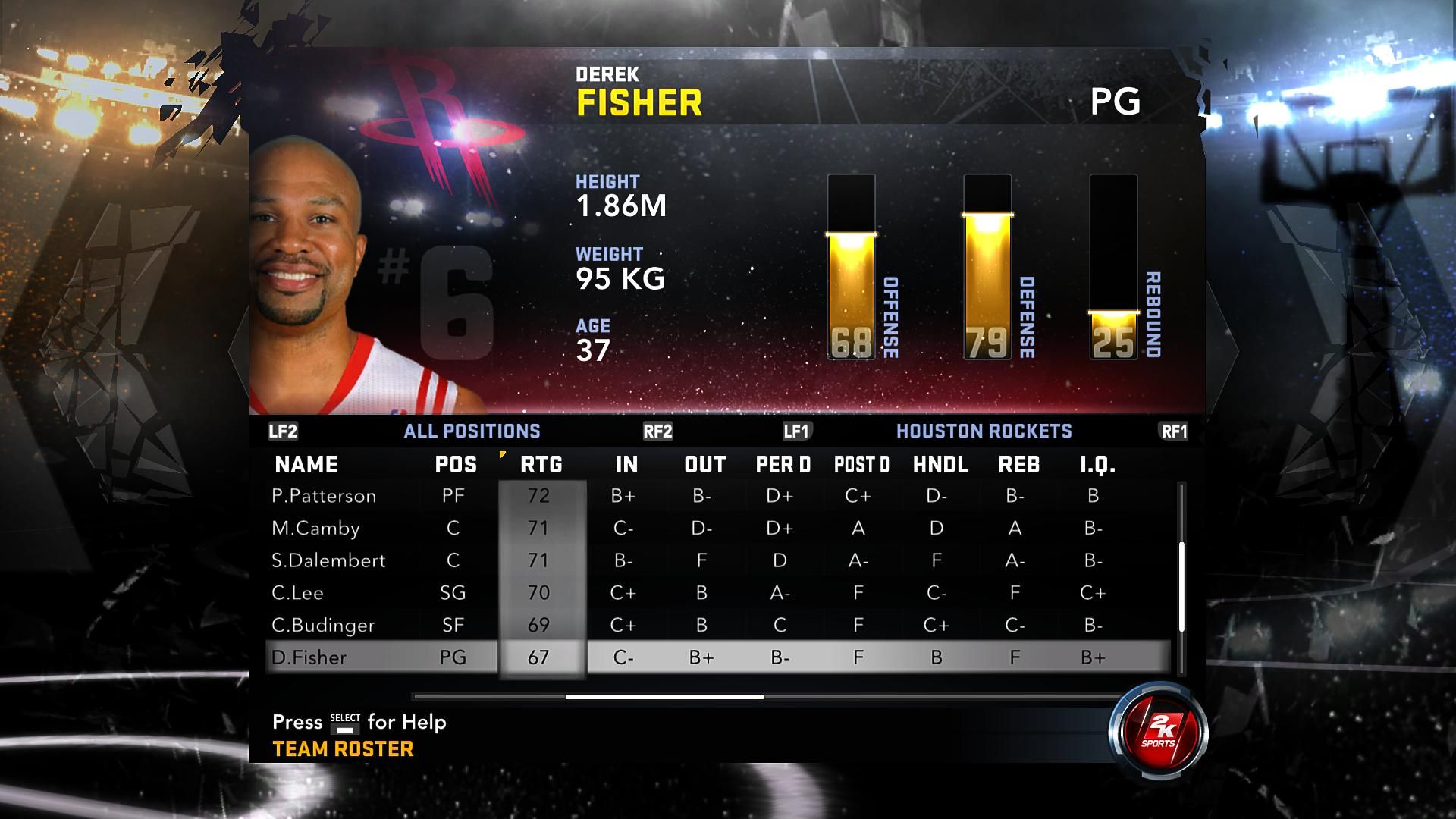The height and width of the screenshot is (819, 1456).
Task: Sort by the PER D column
Action: click(783, 465)
